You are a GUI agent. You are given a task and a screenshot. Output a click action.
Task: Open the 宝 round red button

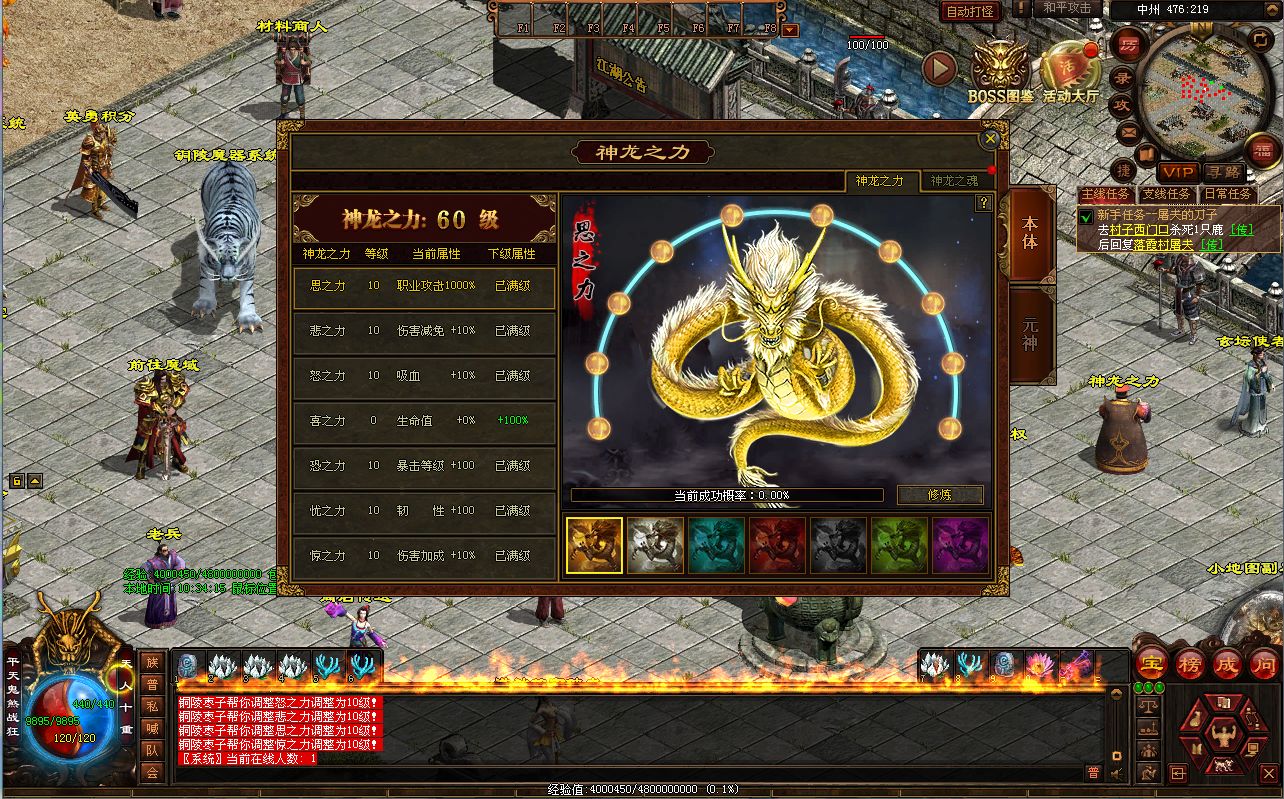click(1151, 663)
